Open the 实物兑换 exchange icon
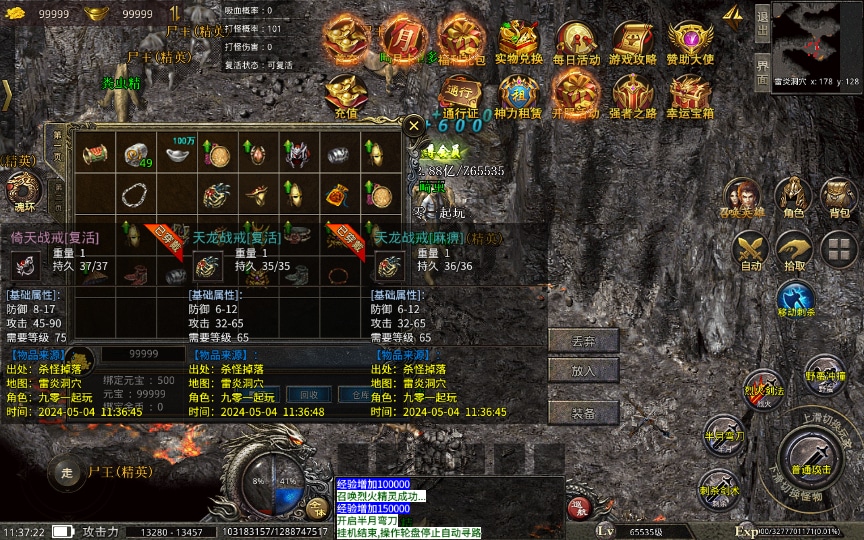The height and width of the screenshot is (540, 864). [x=518, y=40]
